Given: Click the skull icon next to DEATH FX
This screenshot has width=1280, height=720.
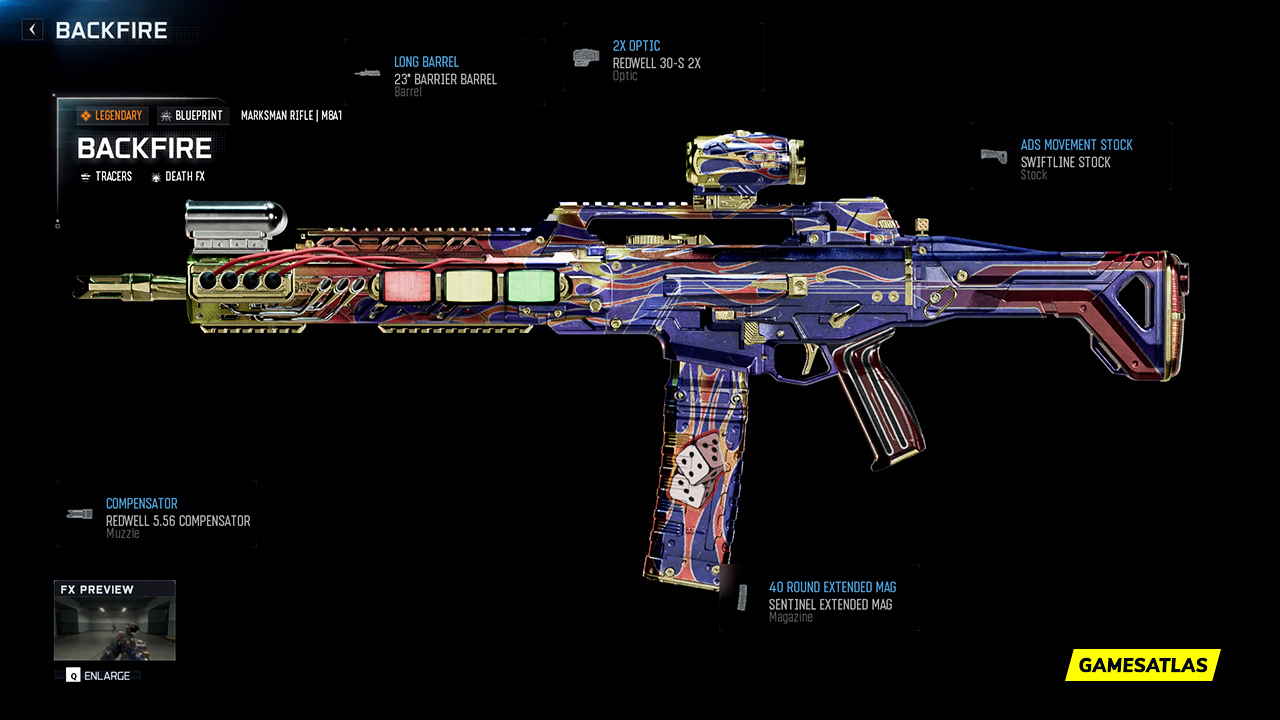Looking at the screenshot, I should click(155, 176).
